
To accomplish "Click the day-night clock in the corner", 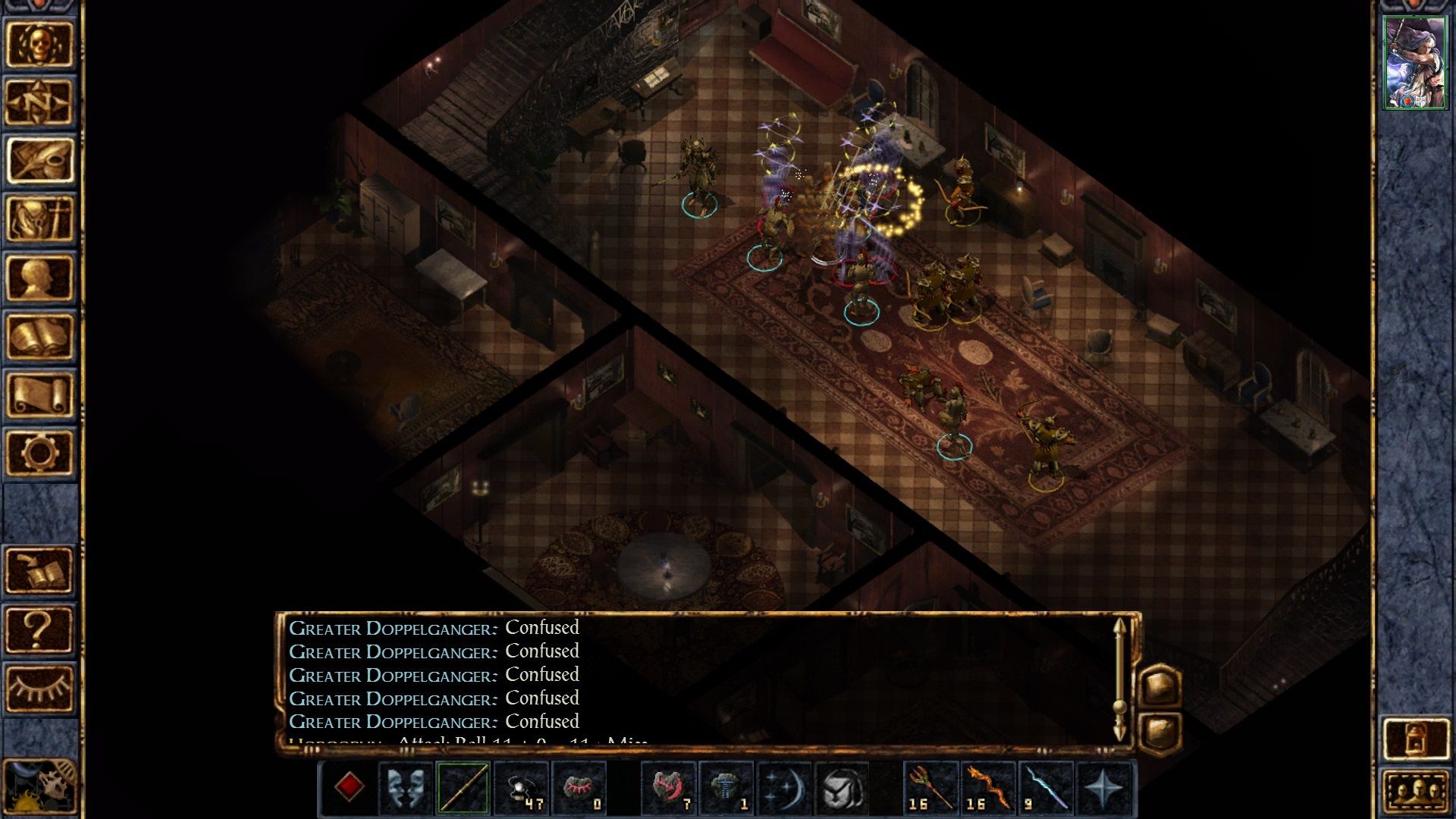I will pos(38,789).
